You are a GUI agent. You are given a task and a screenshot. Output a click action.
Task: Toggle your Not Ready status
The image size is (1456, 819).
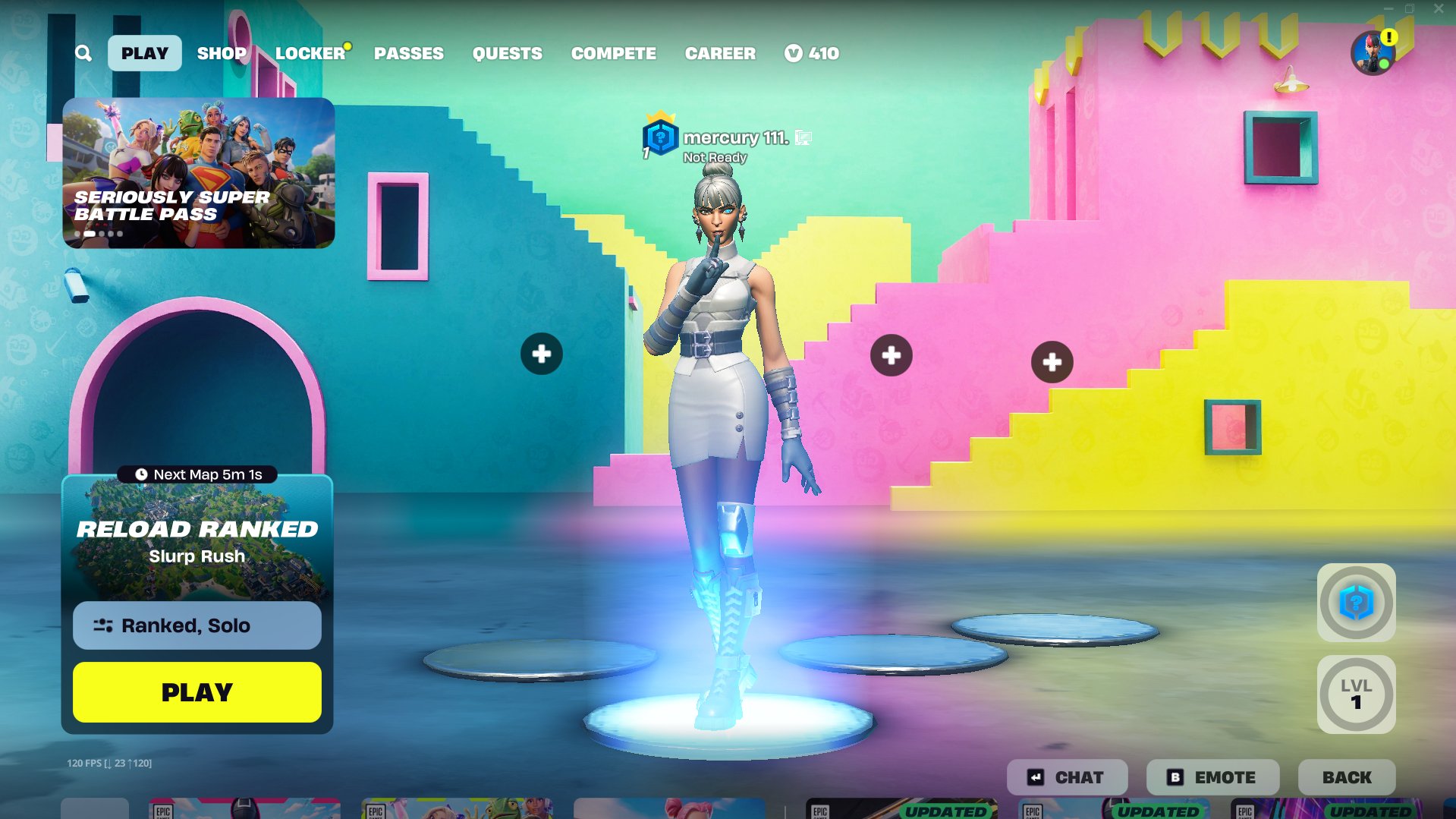click(714, 157)
